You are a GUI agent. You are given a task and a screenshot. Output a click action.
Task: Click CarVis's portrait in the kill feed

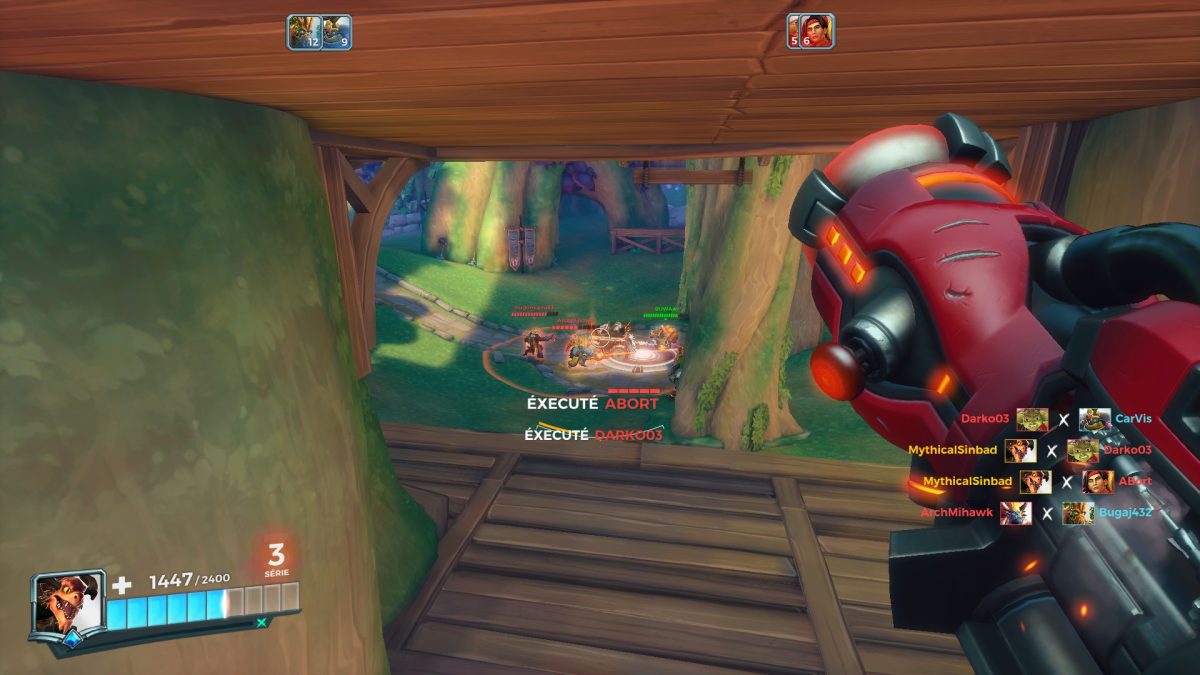coord(1095,419)
